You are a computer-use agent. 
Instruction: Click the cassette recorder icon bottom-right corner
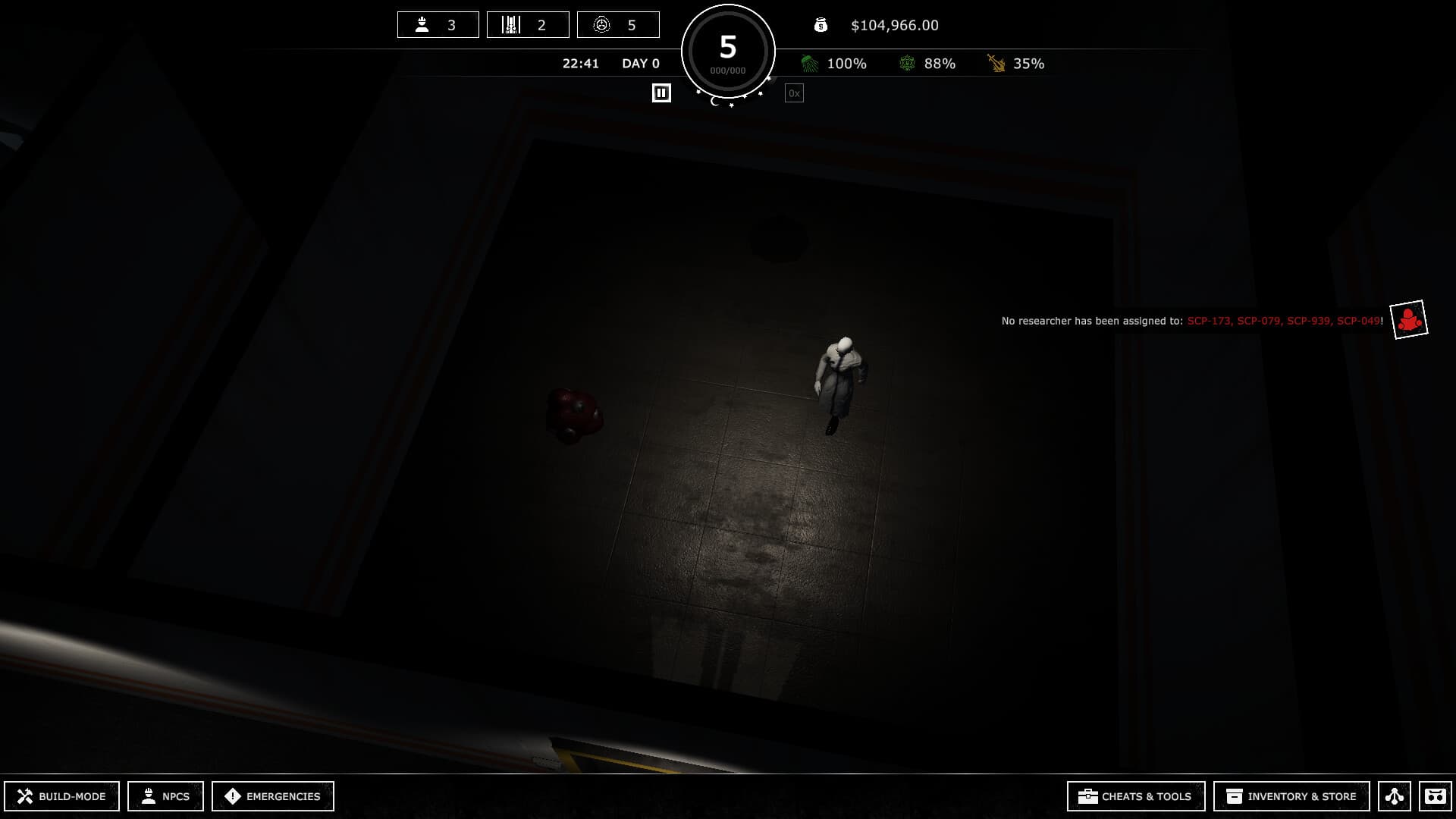[x=1436, y=796]
